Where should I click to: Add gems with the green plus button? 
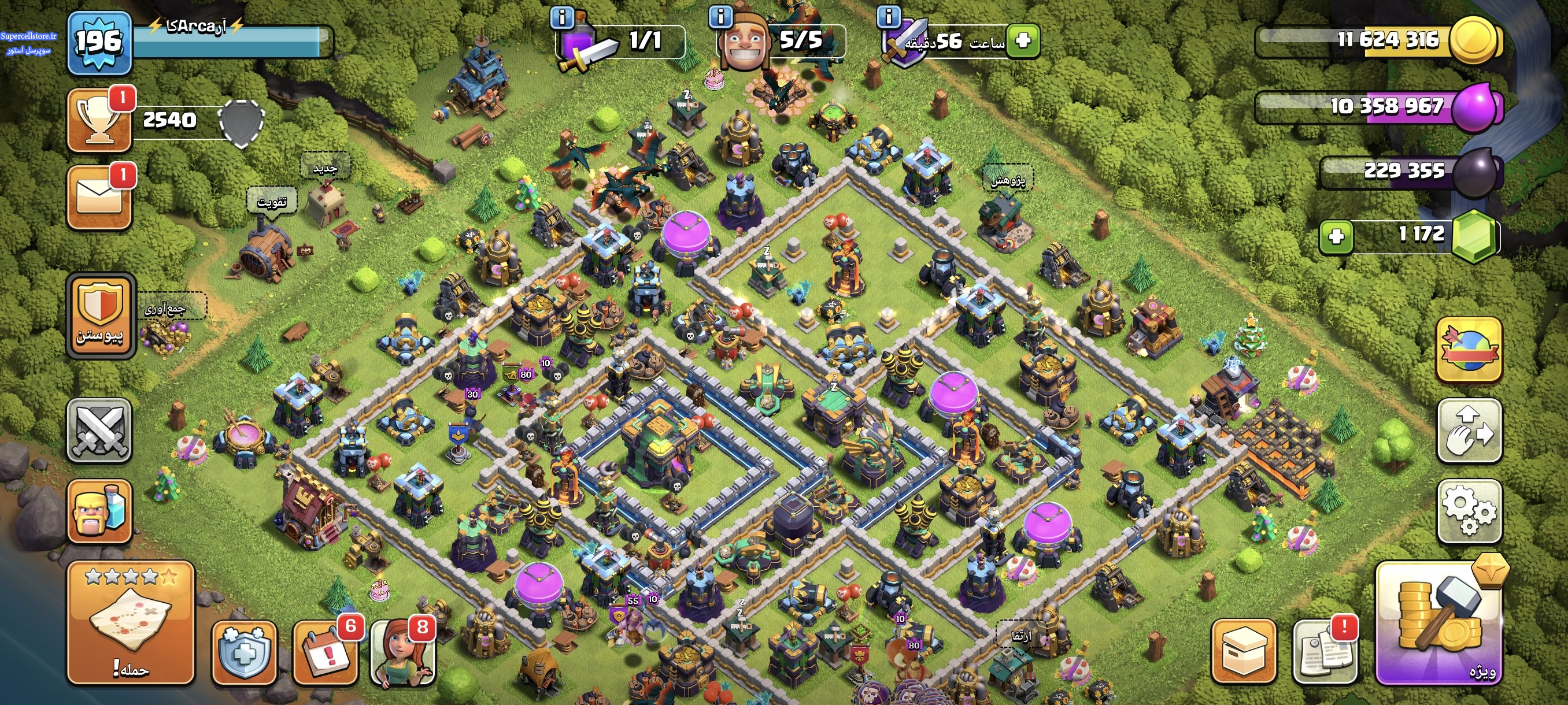[x=1336, y=236]
